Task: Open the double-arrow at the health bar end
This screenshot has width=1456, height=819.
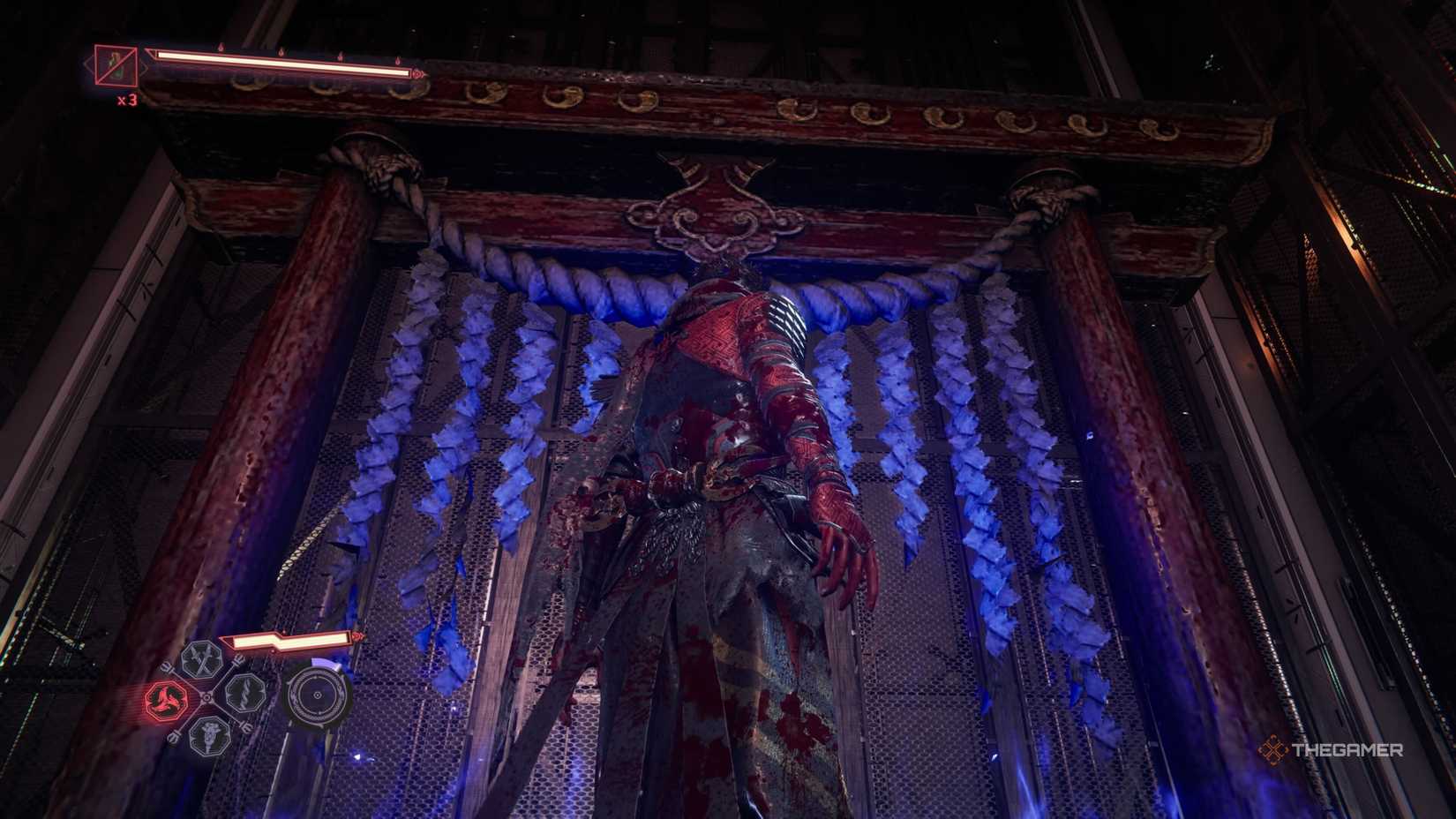Action: tap(419, 74)
